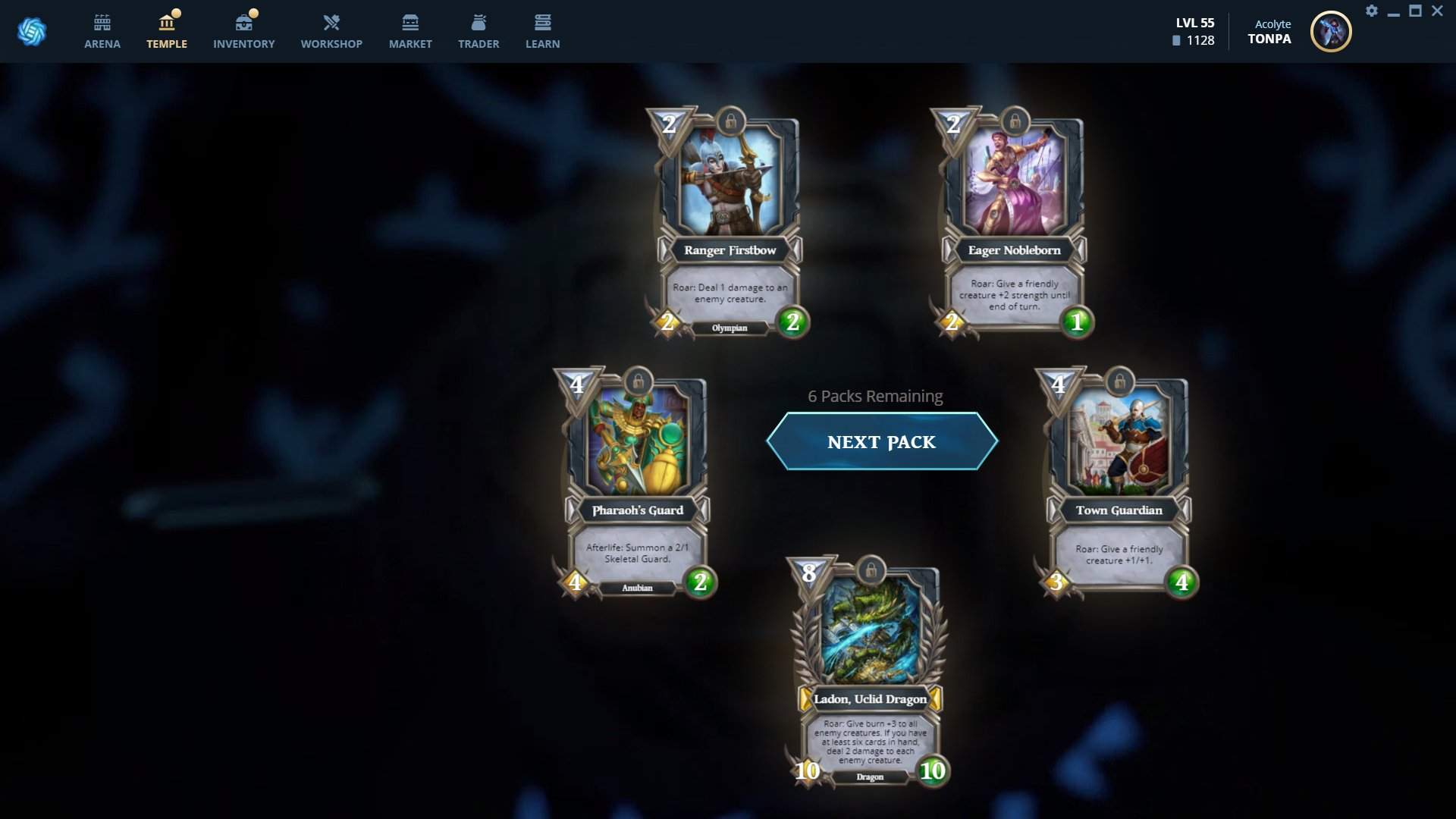Open the TONPA profile avatar
Screen dimensions: 1456x819
pyautogui.click(x=1331, y=32)
